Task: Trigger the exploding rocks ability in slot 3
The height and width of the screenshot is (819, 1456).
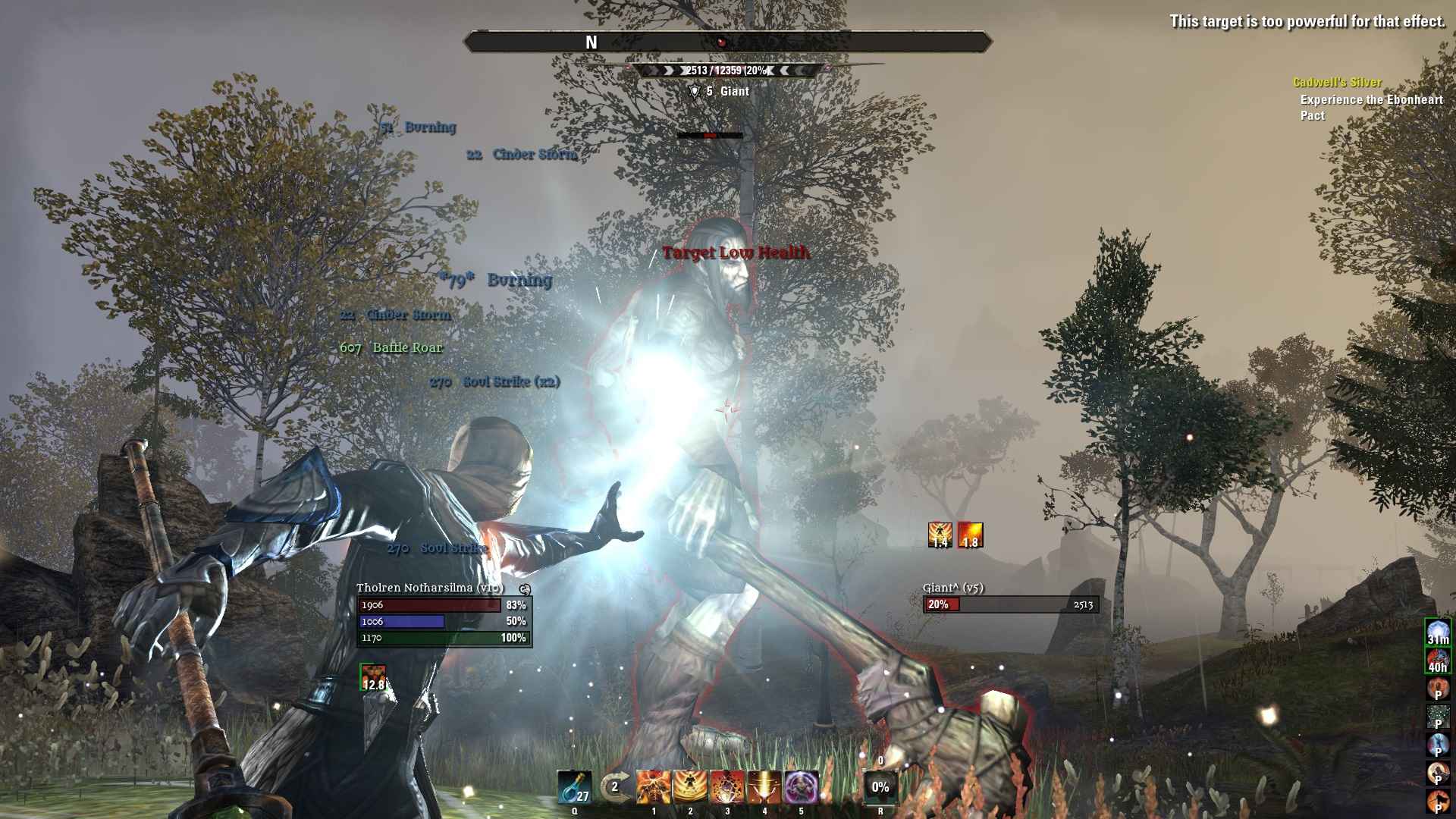Action: tap(727, 787)
